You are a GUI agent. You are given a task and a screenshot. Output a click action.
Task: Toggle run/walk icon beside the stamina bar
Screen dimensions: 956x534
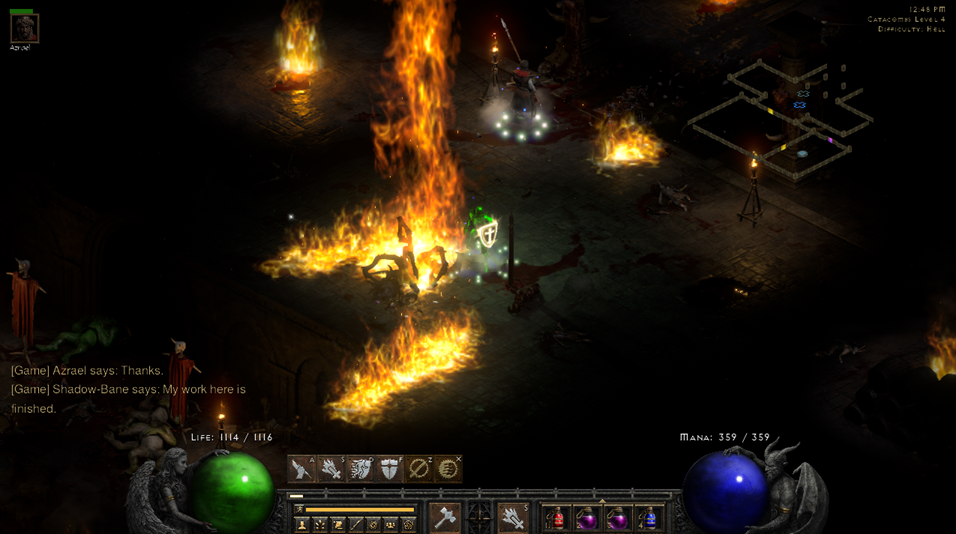299,509
